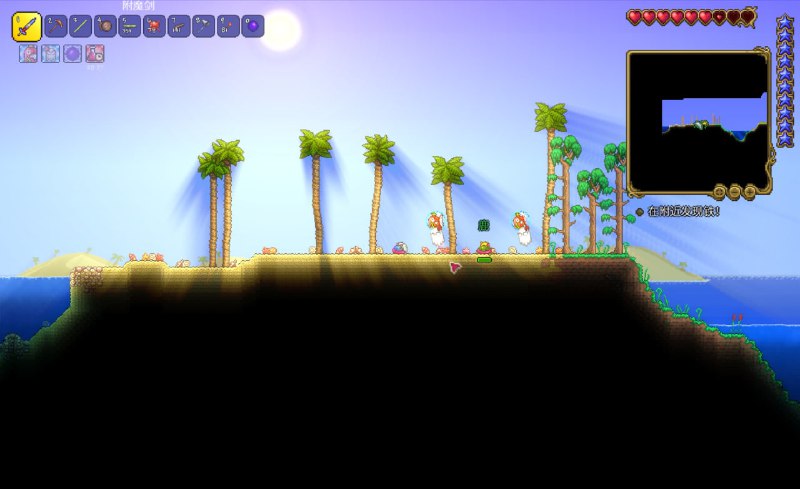Select the enchanted sword hotbar slot
The height and width of the screenshot is (489, 800).
[x=26, y=26]
